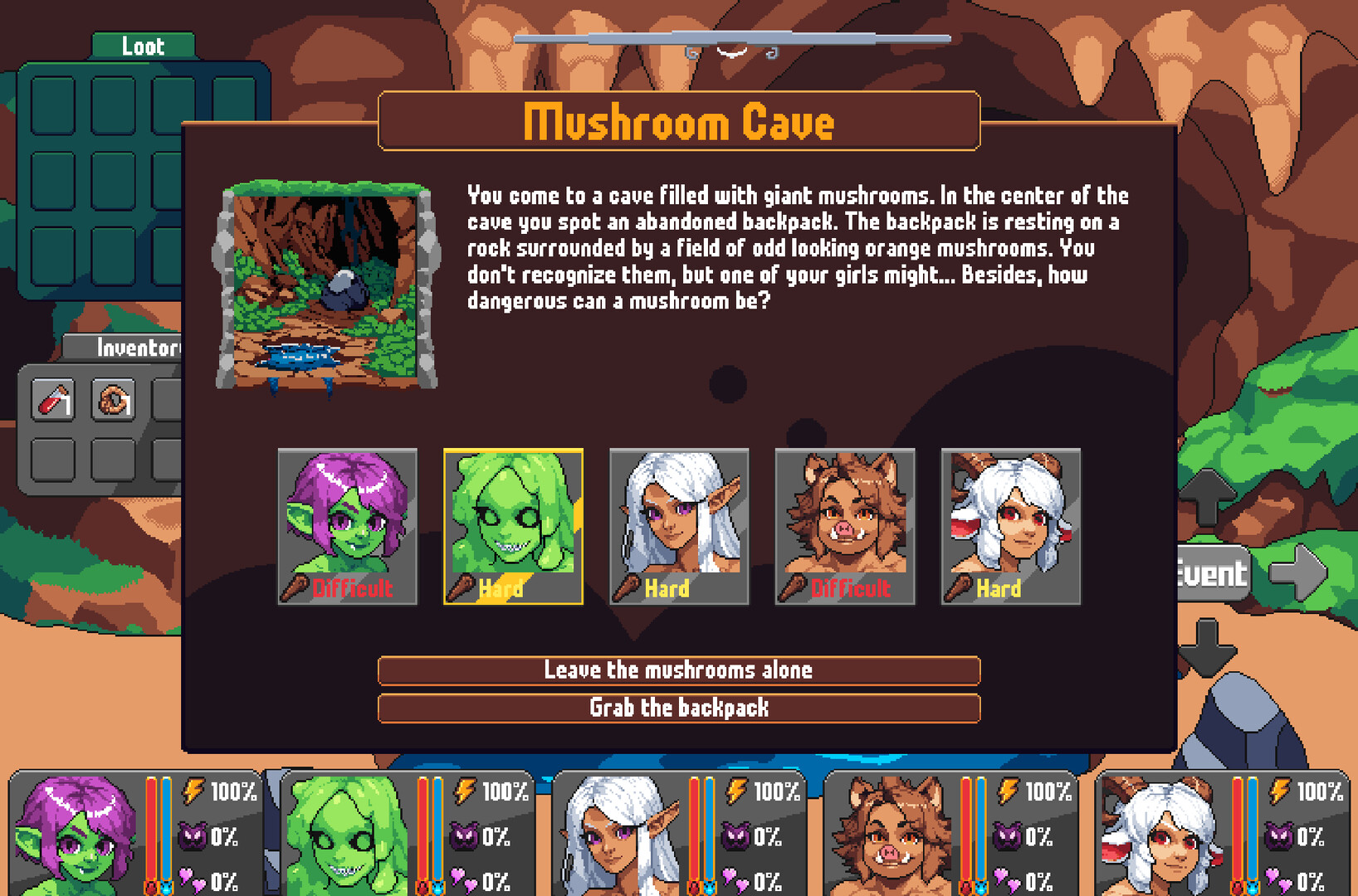
Task: Click "Leave the mushrooms alone"
Action: click(678, 670)
